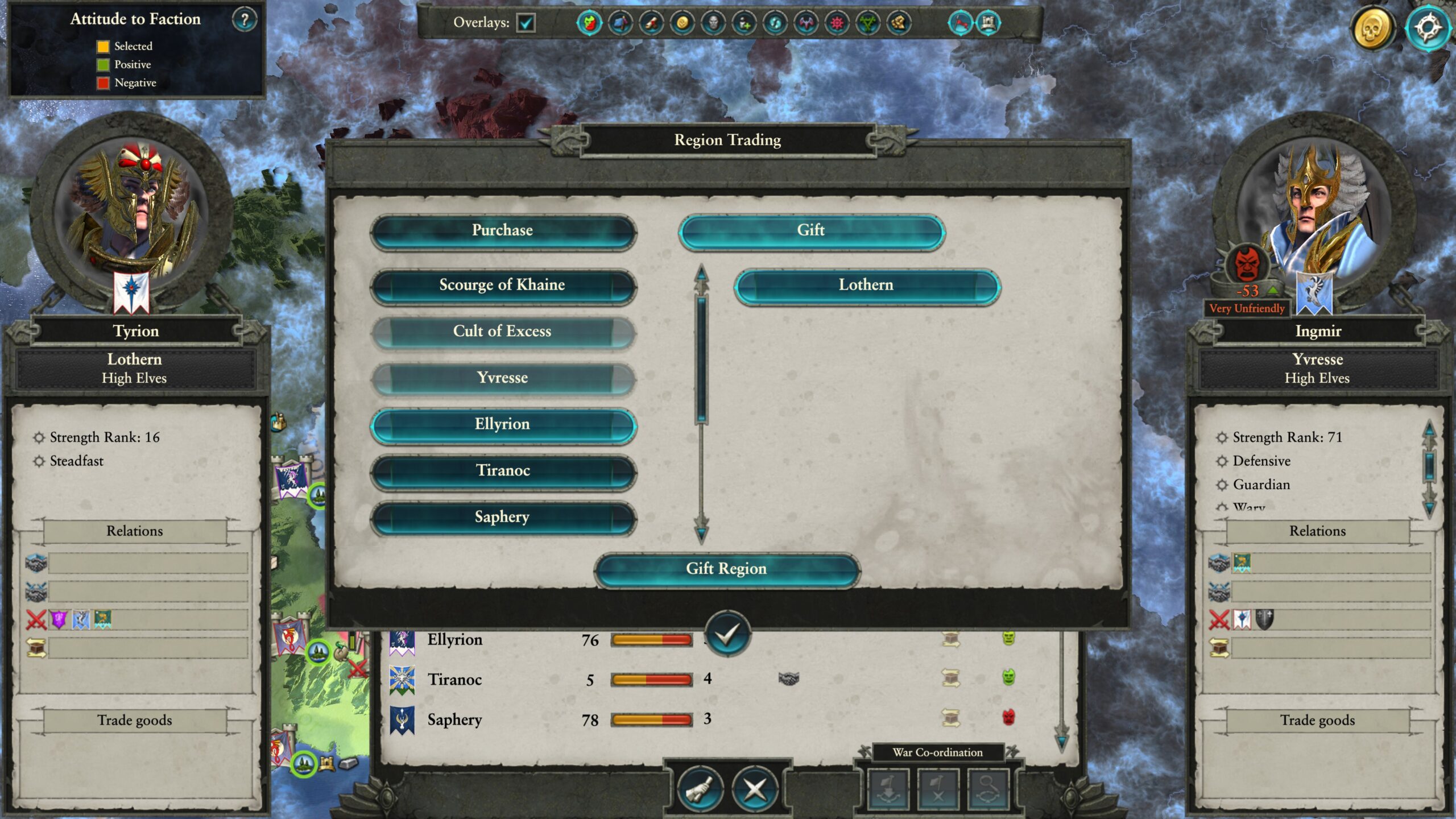This screenshot has width=1456, height=819.
Task: Click the gold skull coin icon
Action: tap(1372, 27)
